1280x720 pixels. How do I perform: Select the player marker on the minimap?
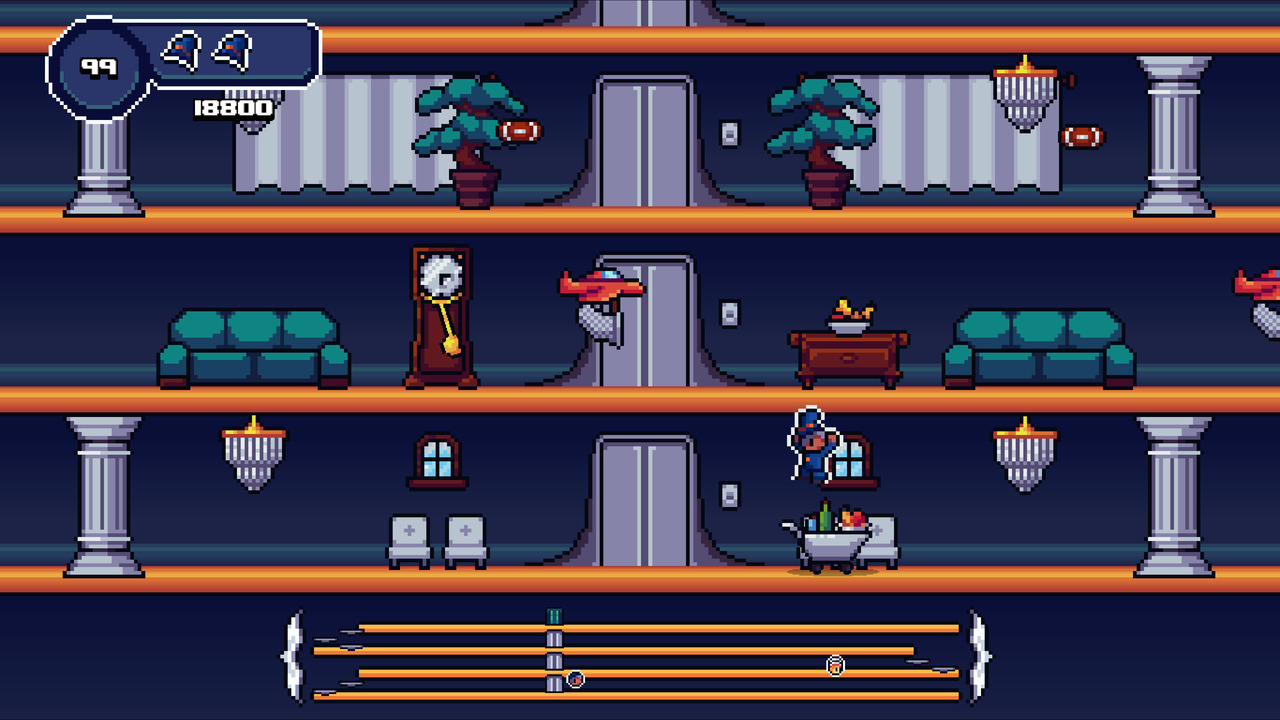[x=575, y=679]
